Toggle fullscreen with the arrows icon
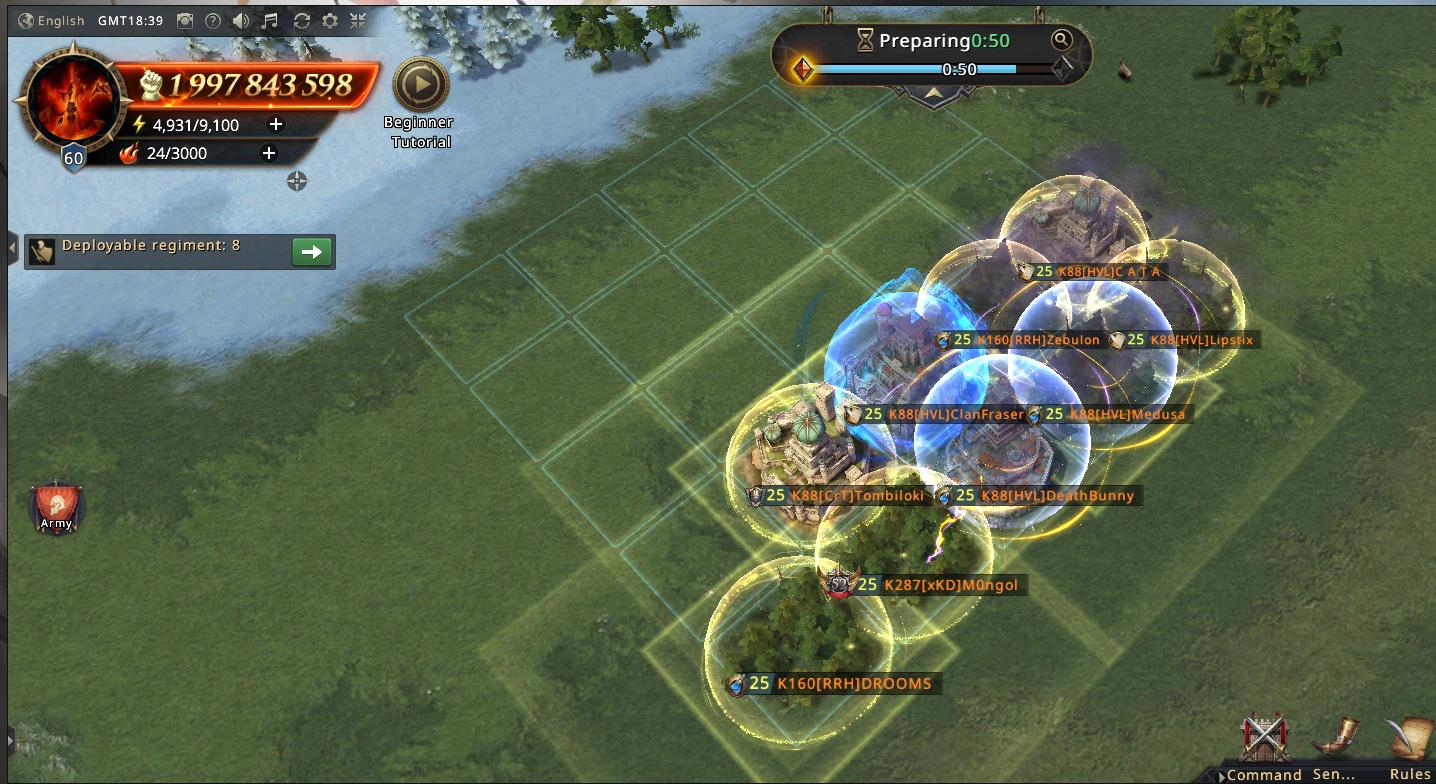Viewport: 1436px width, 784px height. pos(358,21)
